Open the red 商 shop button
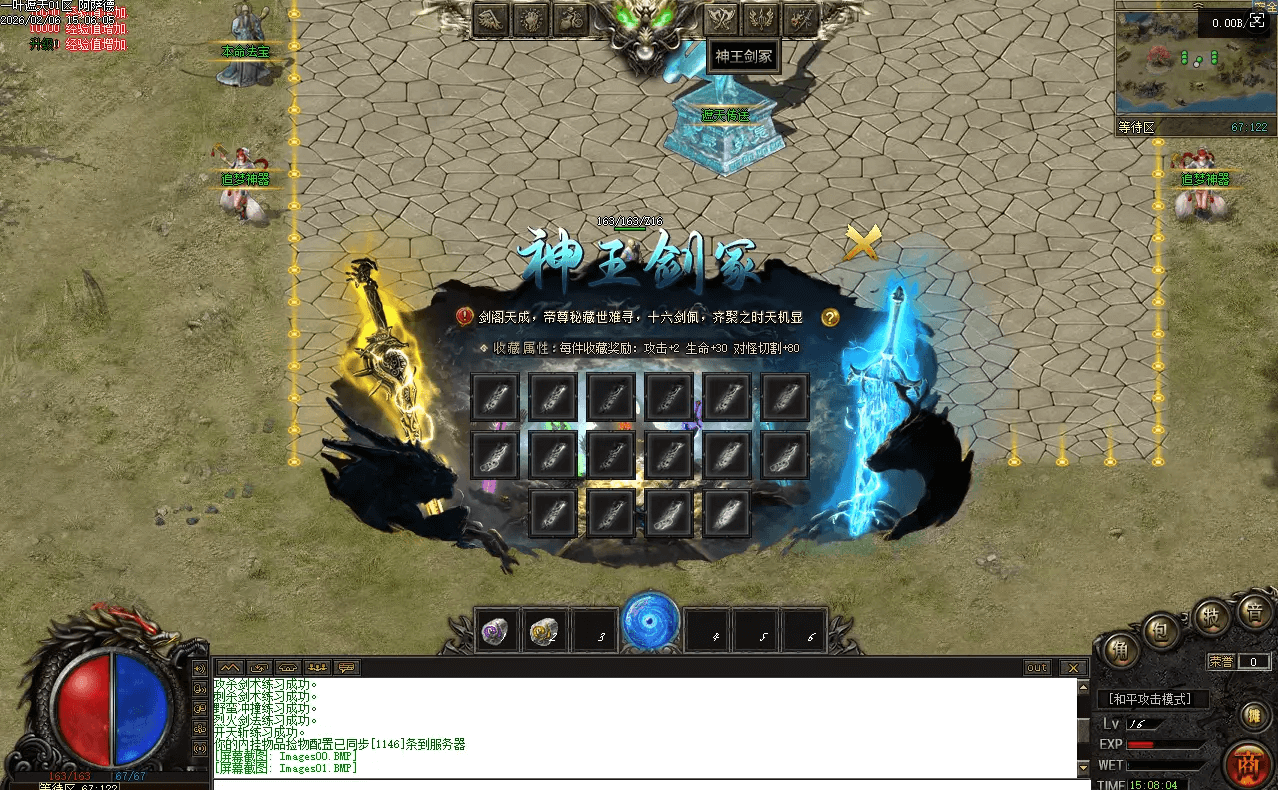 (1248, 765)
